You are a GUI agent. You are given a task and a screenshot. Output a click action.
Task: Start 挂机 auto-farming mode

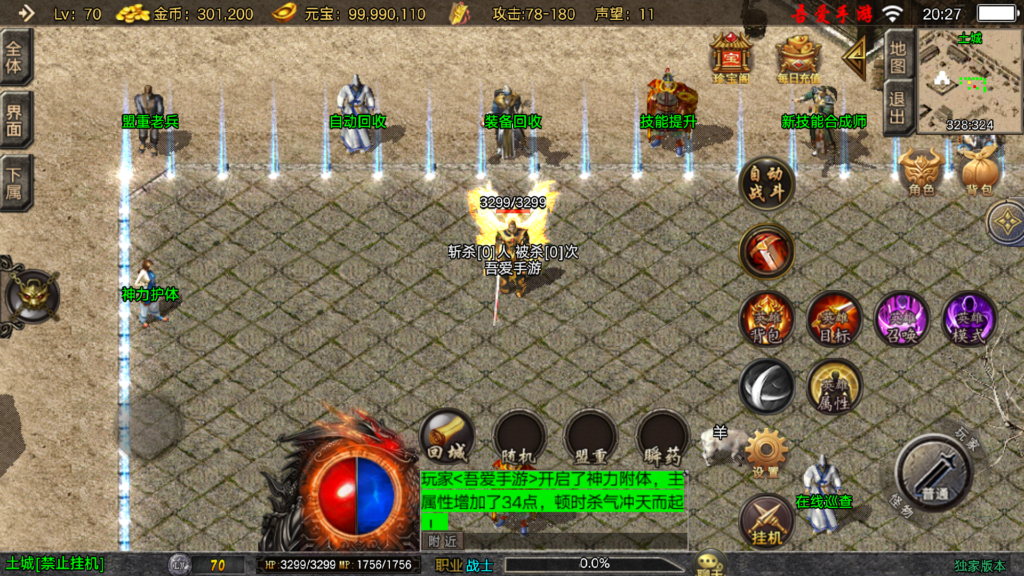pyautogui.click(x=767, y=520)
